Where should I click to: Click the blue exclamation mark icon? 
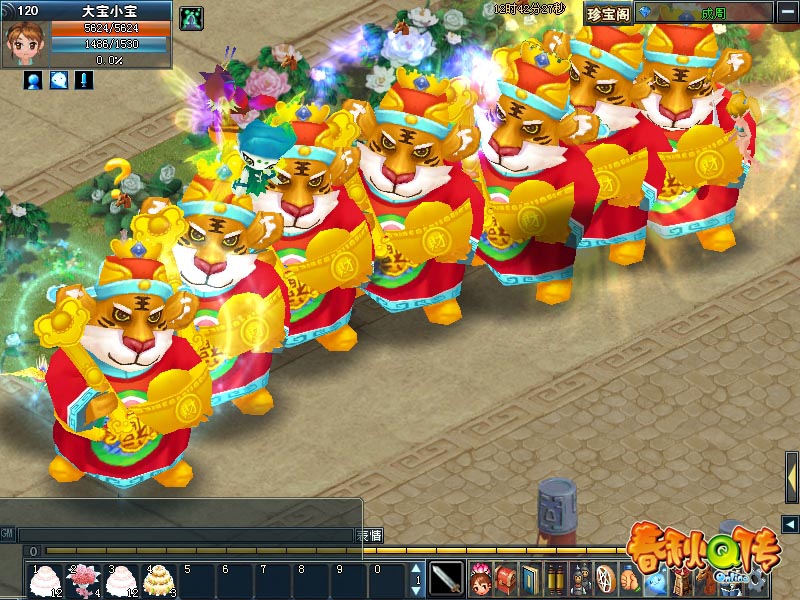point(84,80)
